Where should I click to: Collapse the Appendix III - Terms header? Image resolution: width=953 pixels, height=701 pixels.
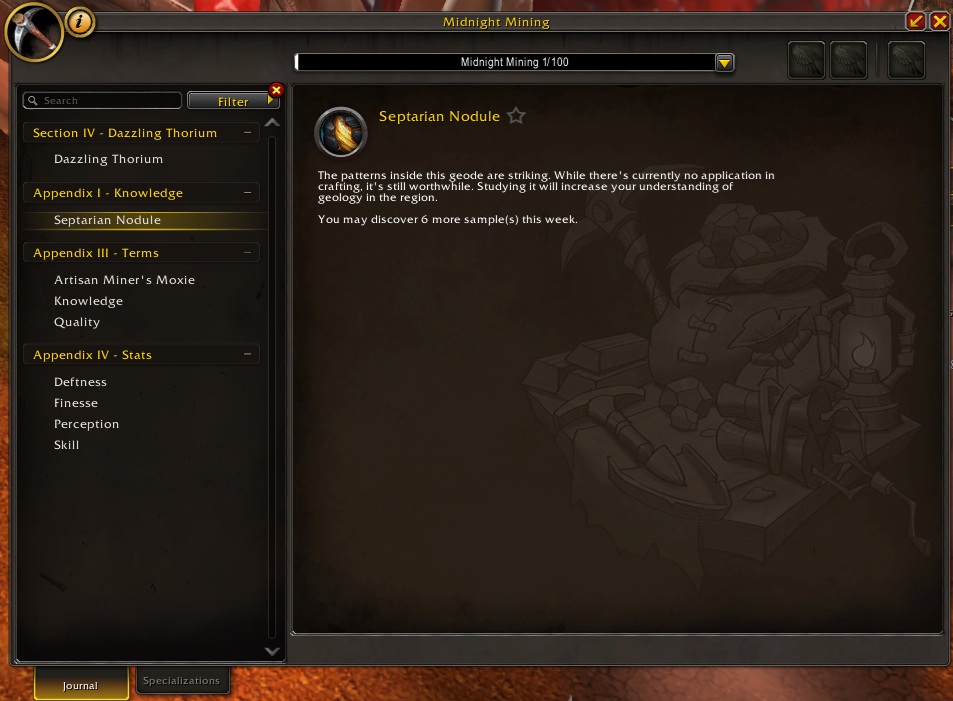point(246,253)
